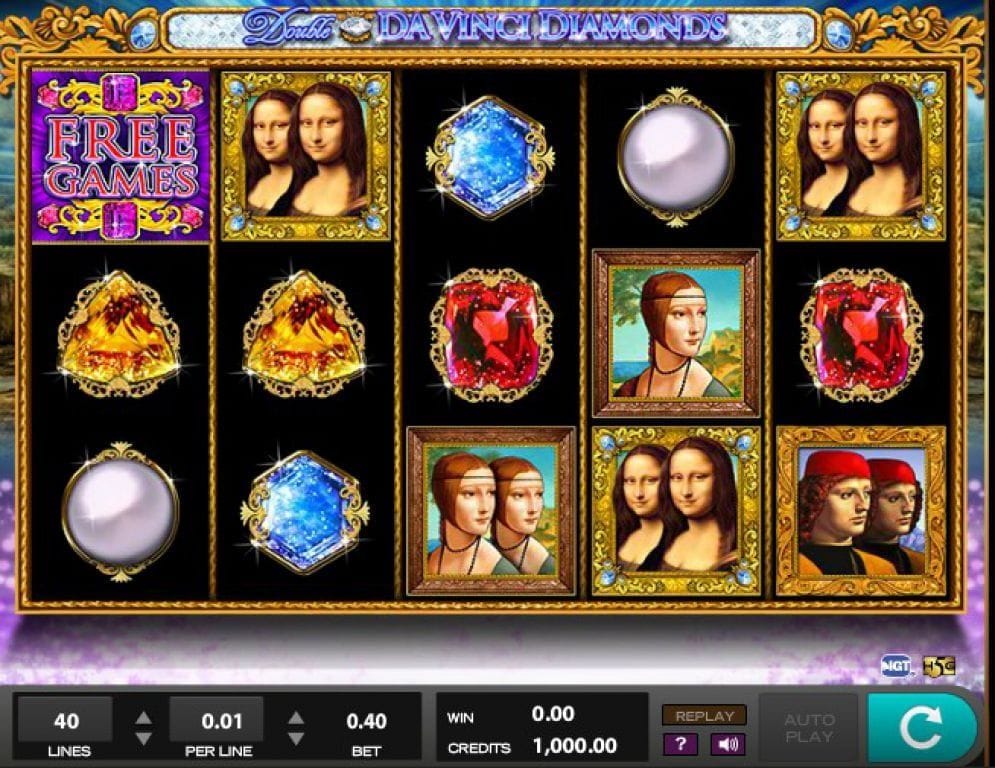995x768 pixels.
Task: Increase the number of lines
Action: pyautogui.click(x=144, y=718)
